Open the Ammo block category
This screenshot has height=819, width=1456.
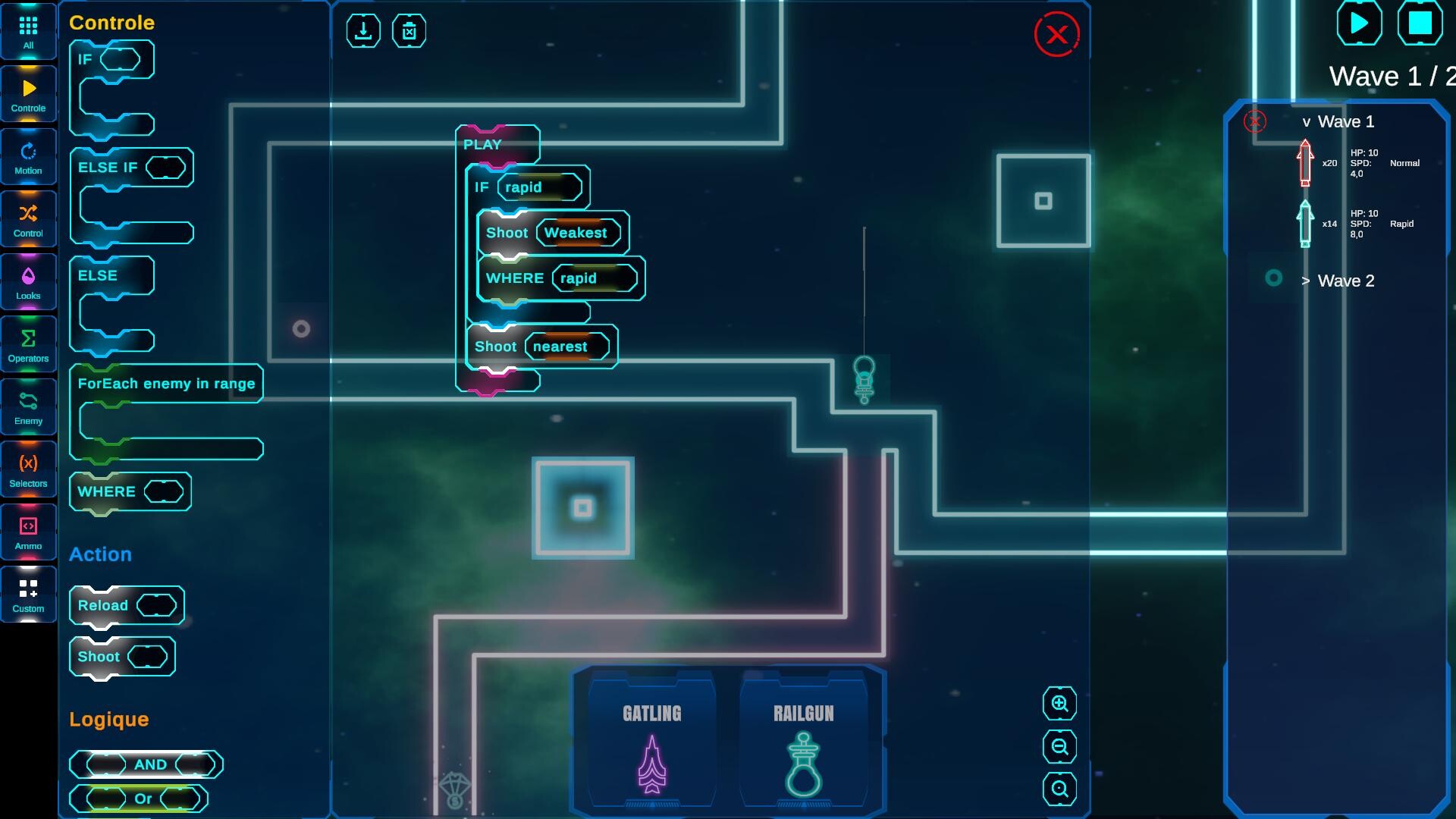coord(28,531)
